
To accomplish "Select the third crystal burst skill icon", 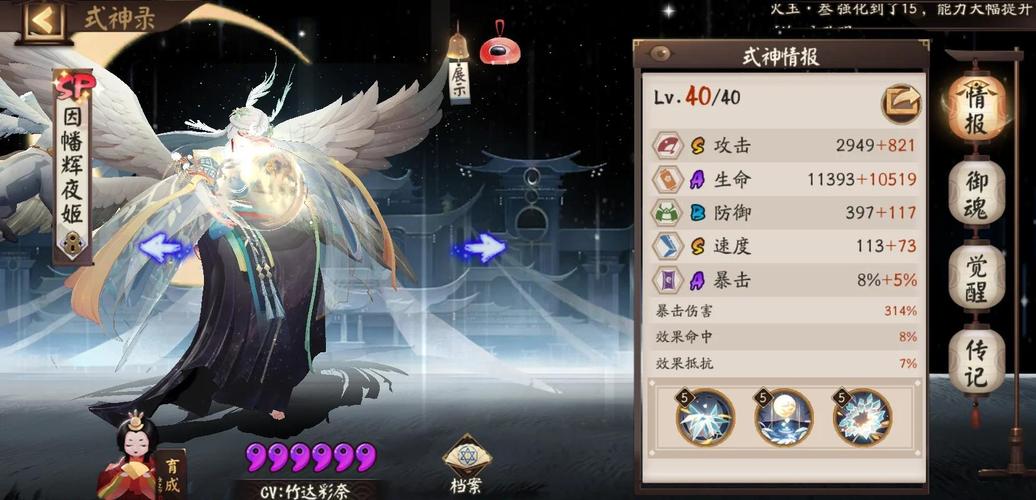I will pos(861,417).
